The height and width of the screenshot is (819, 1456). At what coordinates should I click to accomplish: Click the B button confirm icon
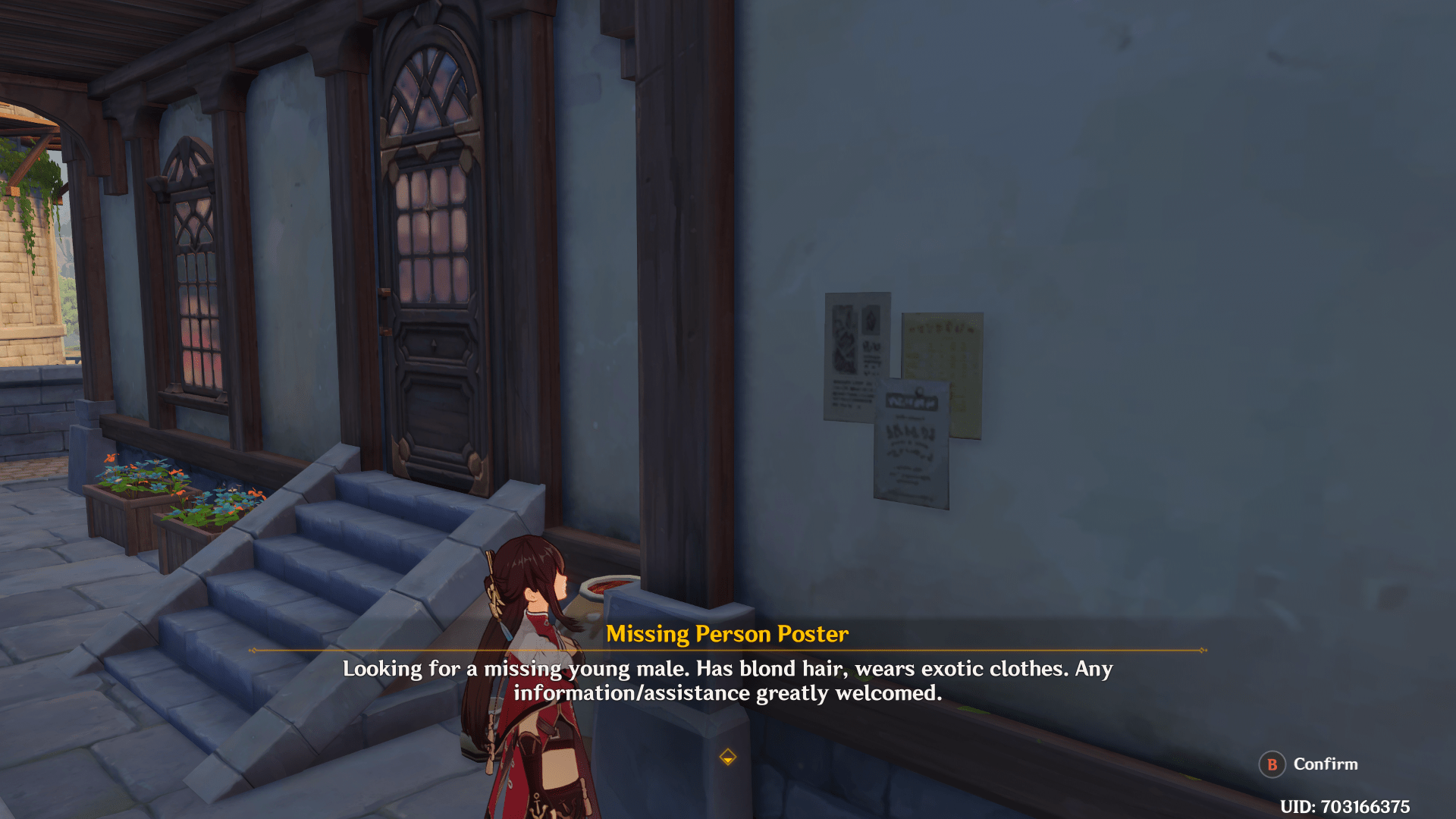[x=1272, y=764]
